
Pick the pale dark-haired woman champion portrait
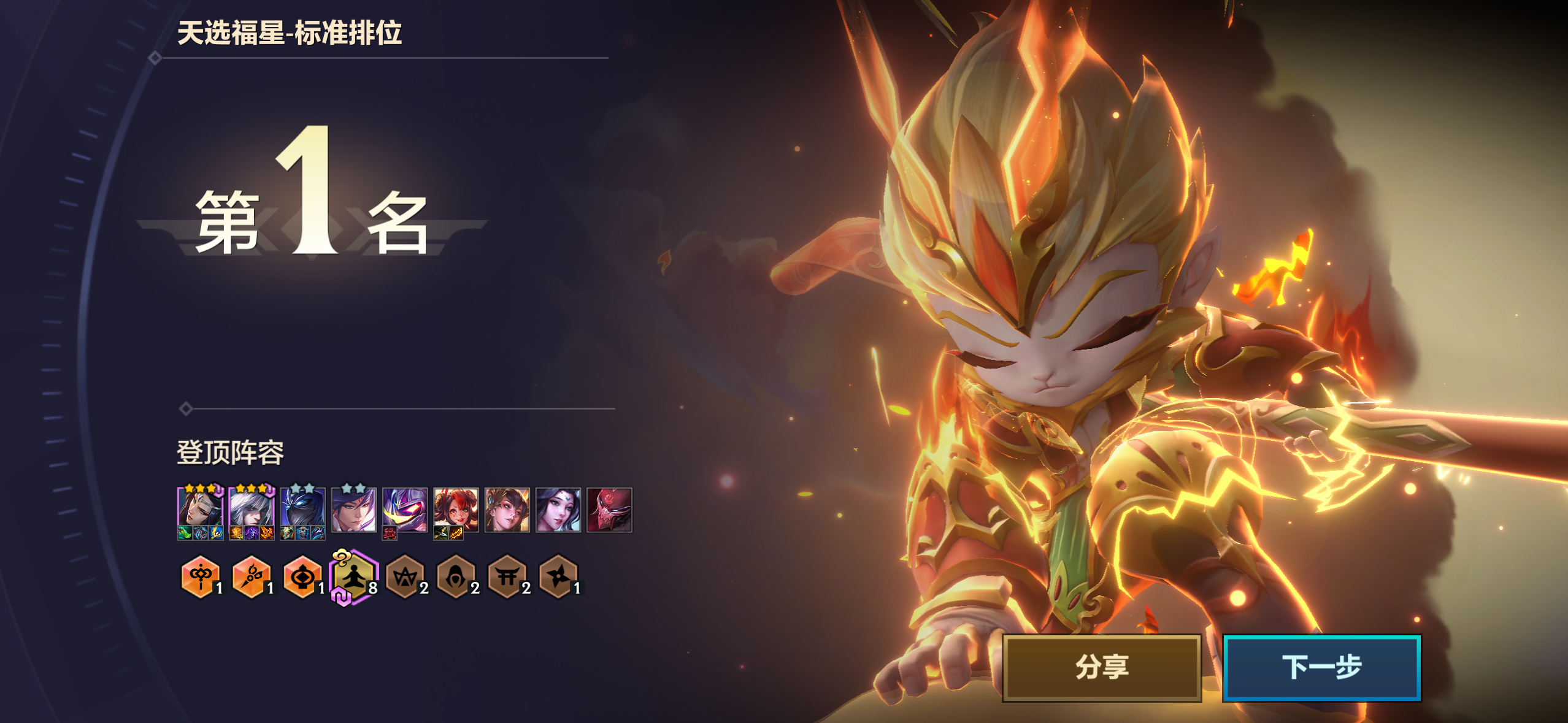tap(558, 509)
